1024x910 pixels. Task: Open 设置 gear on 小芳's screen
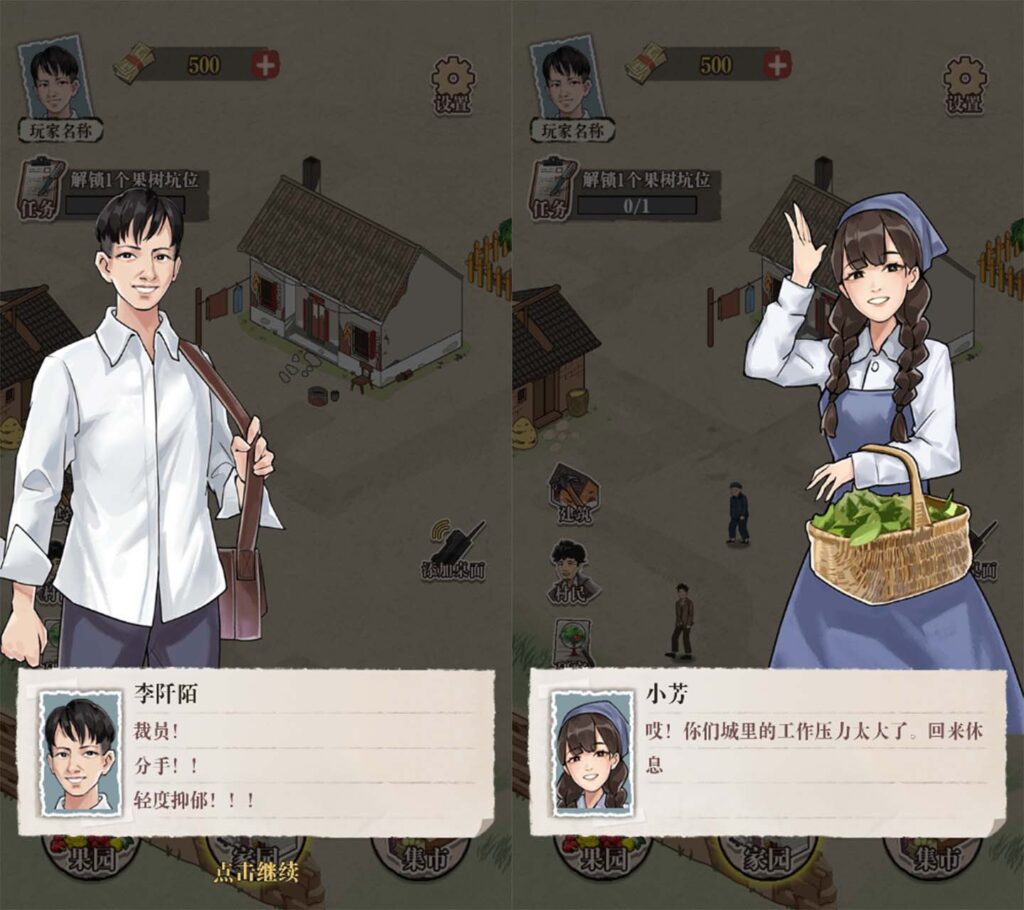965,83
